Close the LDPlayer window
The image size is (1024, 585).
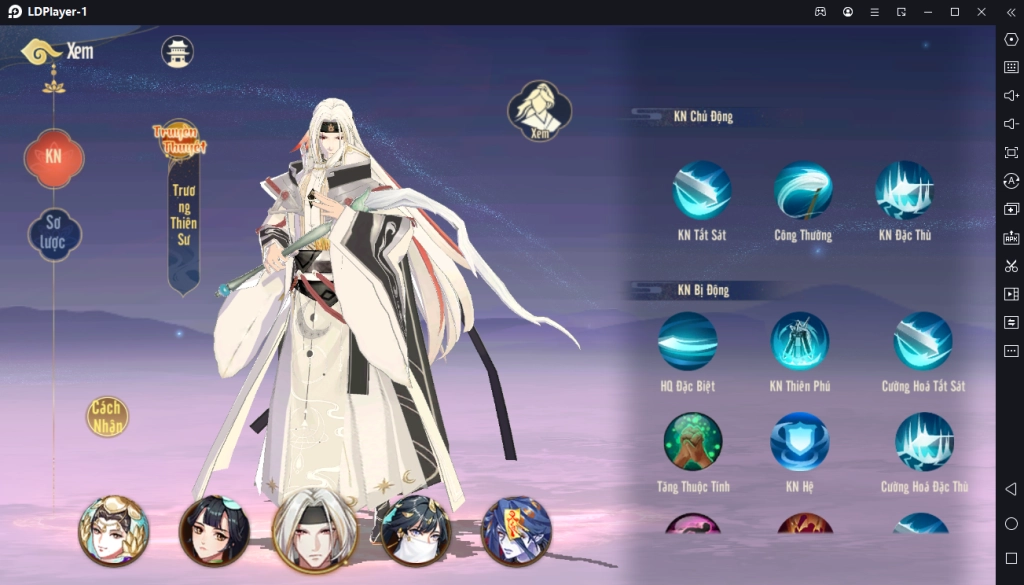pos(981,12)
